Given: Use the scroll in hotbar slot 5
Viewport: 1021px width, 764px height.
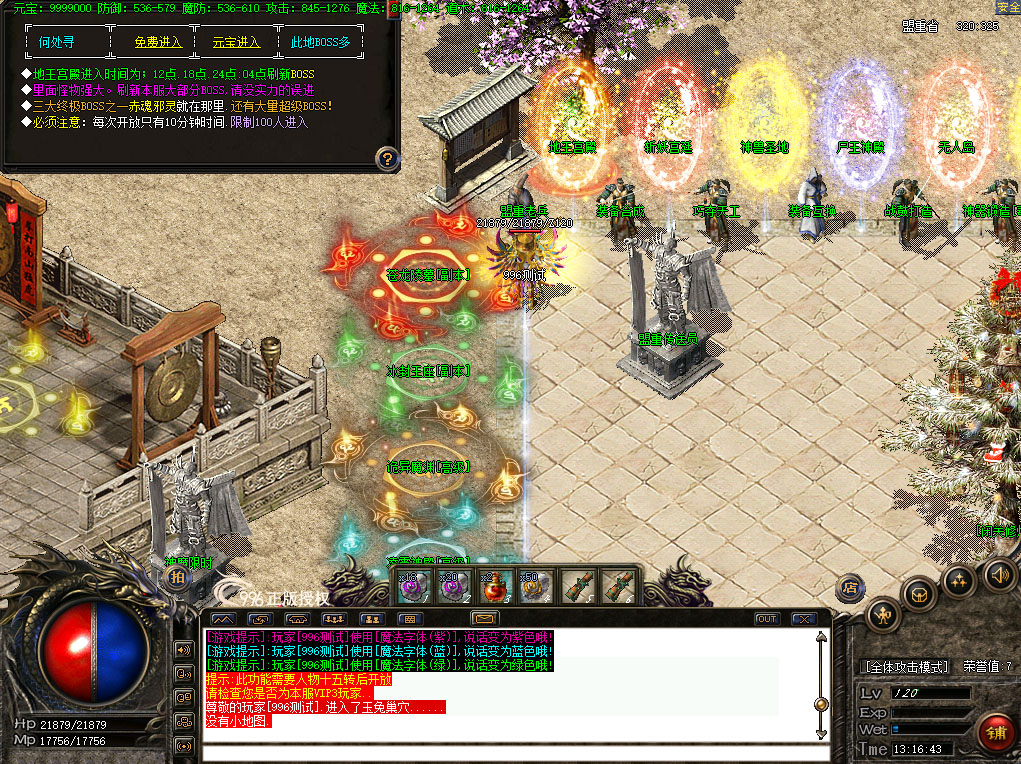Looking at the screenshot, I should tap(573, 586).
